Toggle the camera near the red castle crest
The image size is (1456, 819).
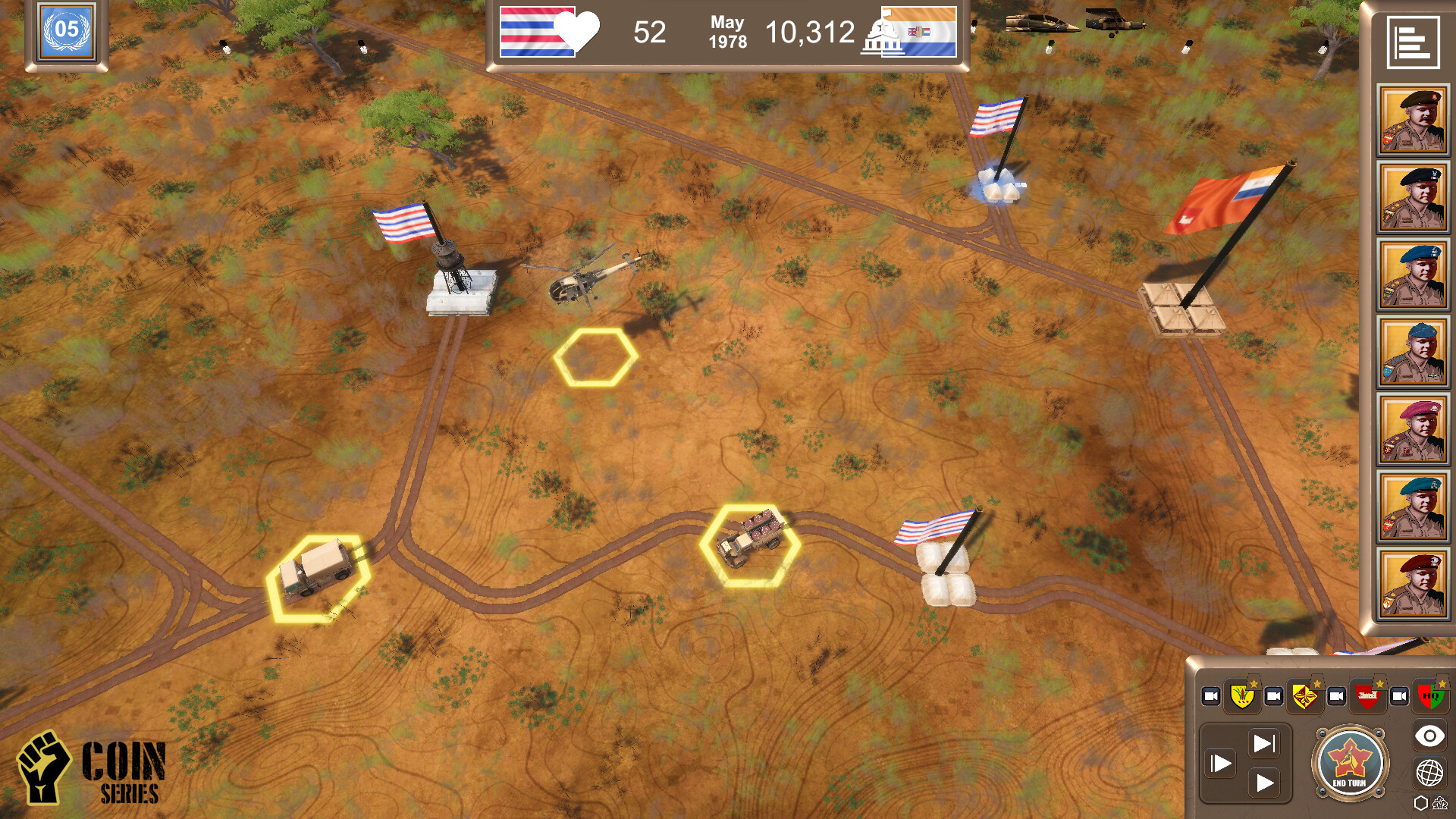pyautogui.click(x=1335, y=695)
